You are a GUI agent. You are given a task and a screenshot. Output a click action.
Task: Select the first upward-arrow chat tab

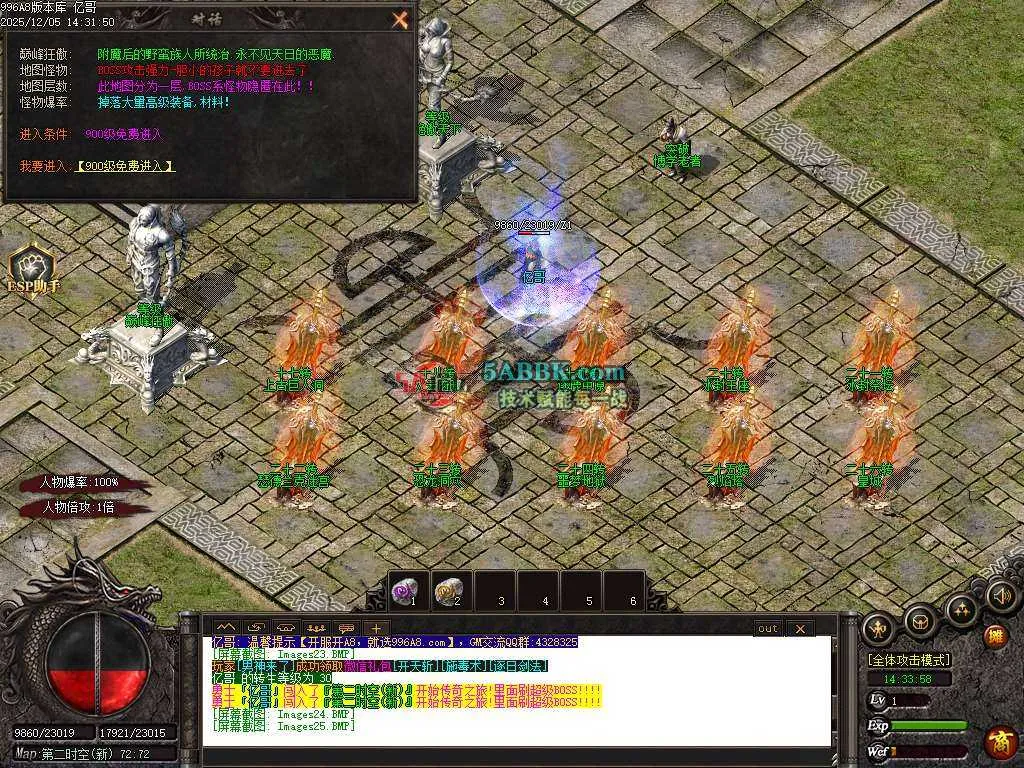[x=224, y=629]
